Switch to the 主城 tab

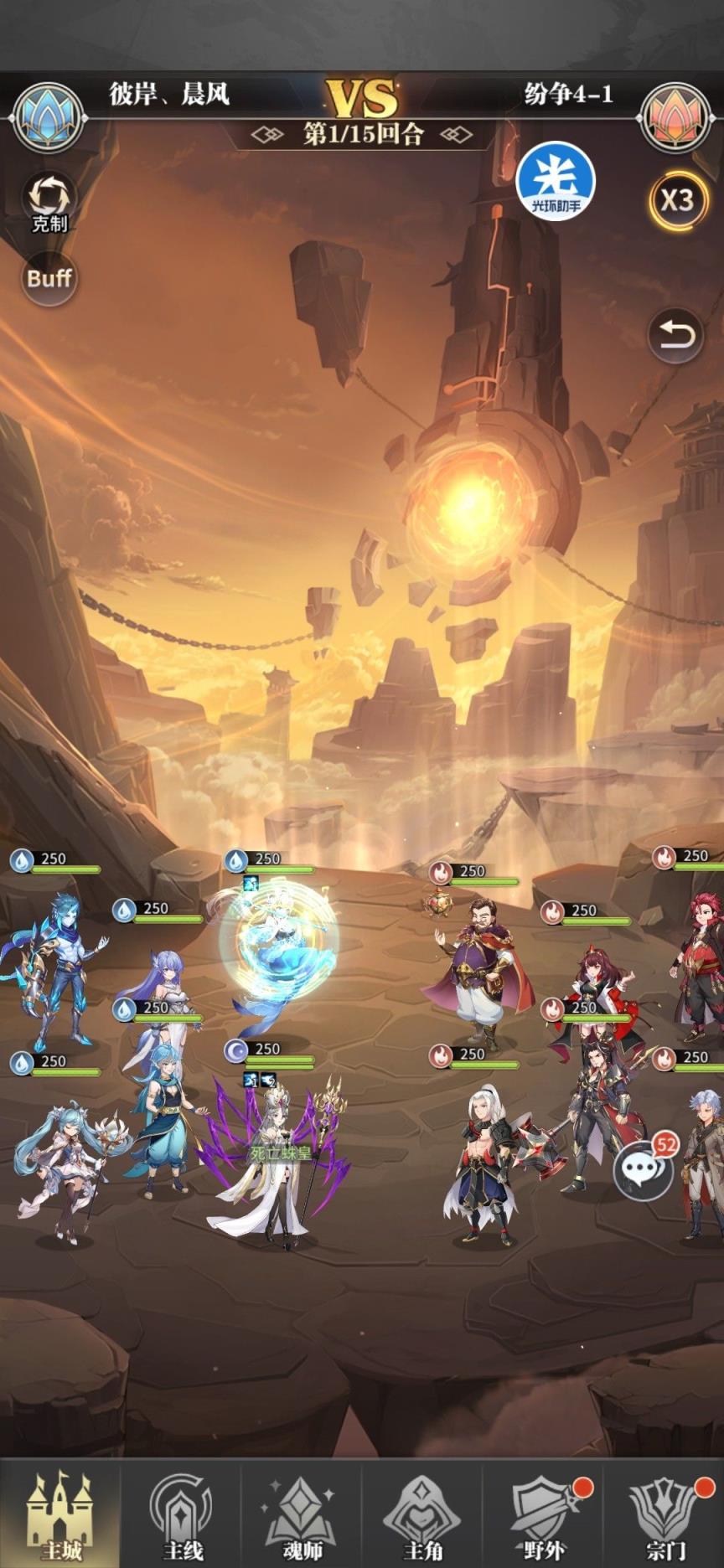pos(60,1514)
